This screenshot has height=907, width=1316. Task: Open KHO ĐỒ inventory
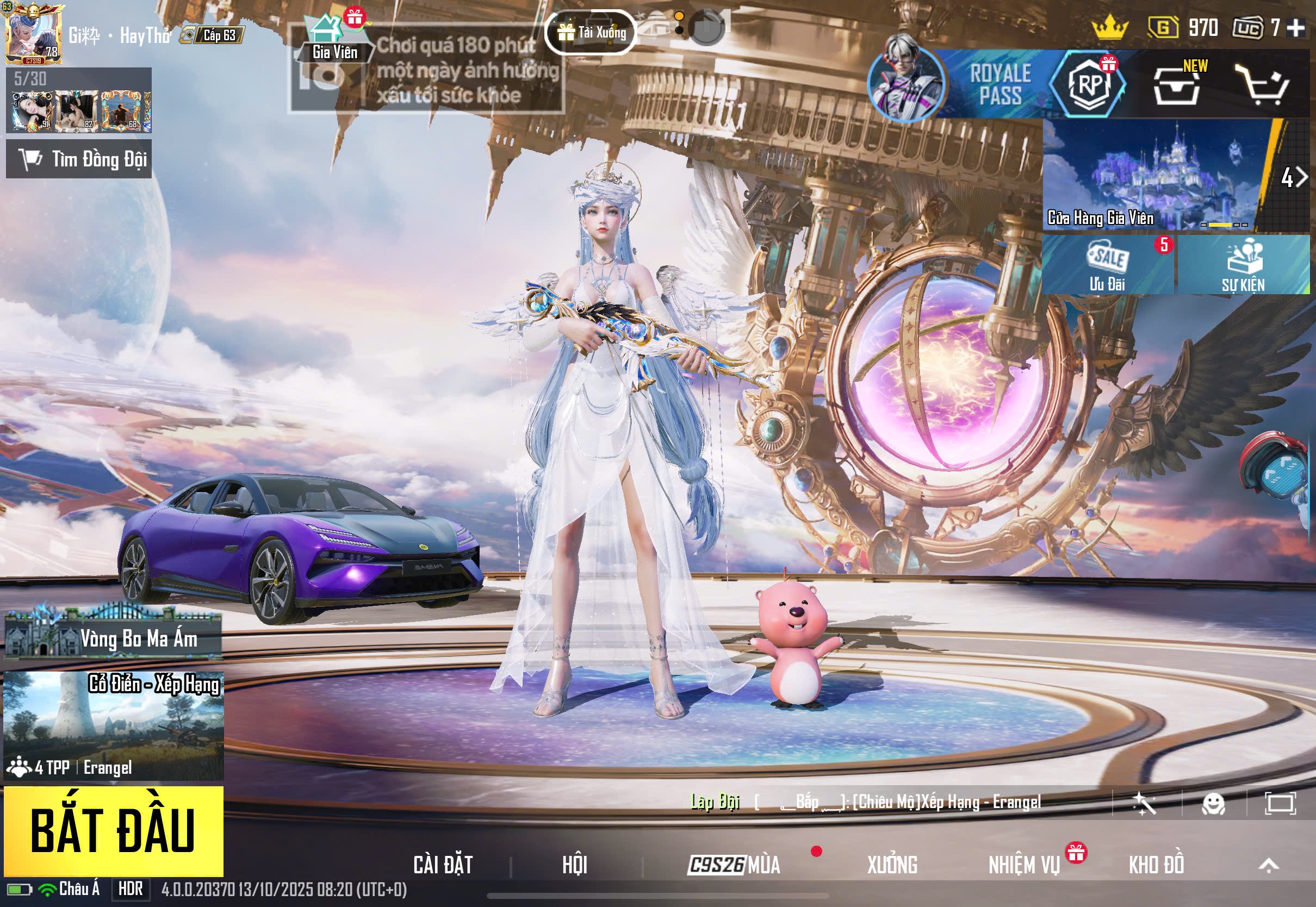pos(1156,865)
